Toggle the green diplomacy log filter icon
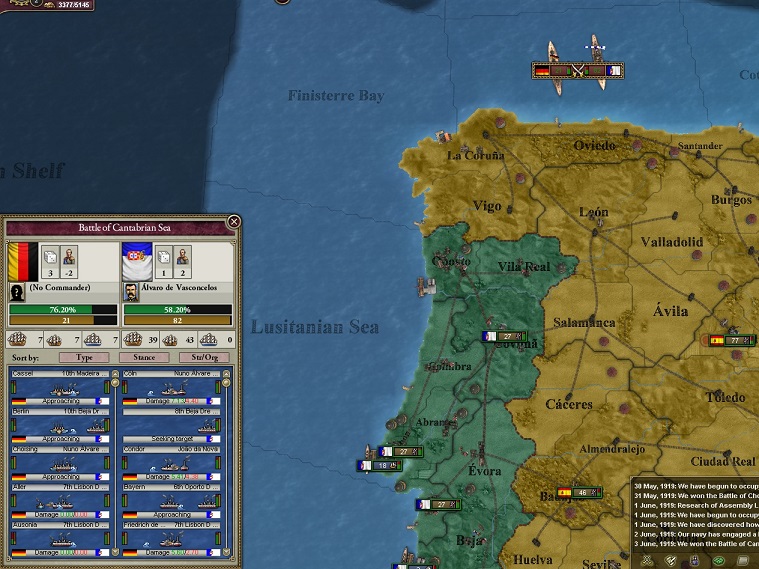The height and width of the screenshot is (569, 759). coord(718,559)
